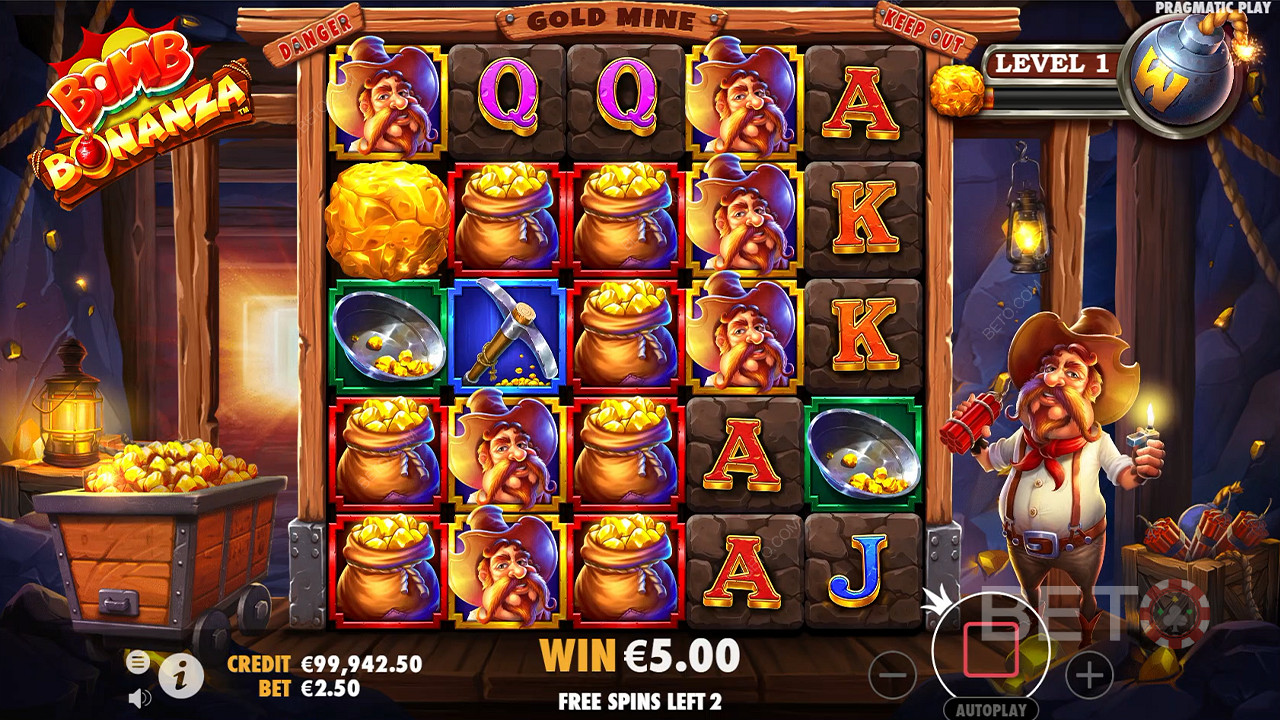Increase the bet with plus button

click(x=1089, y=677)
